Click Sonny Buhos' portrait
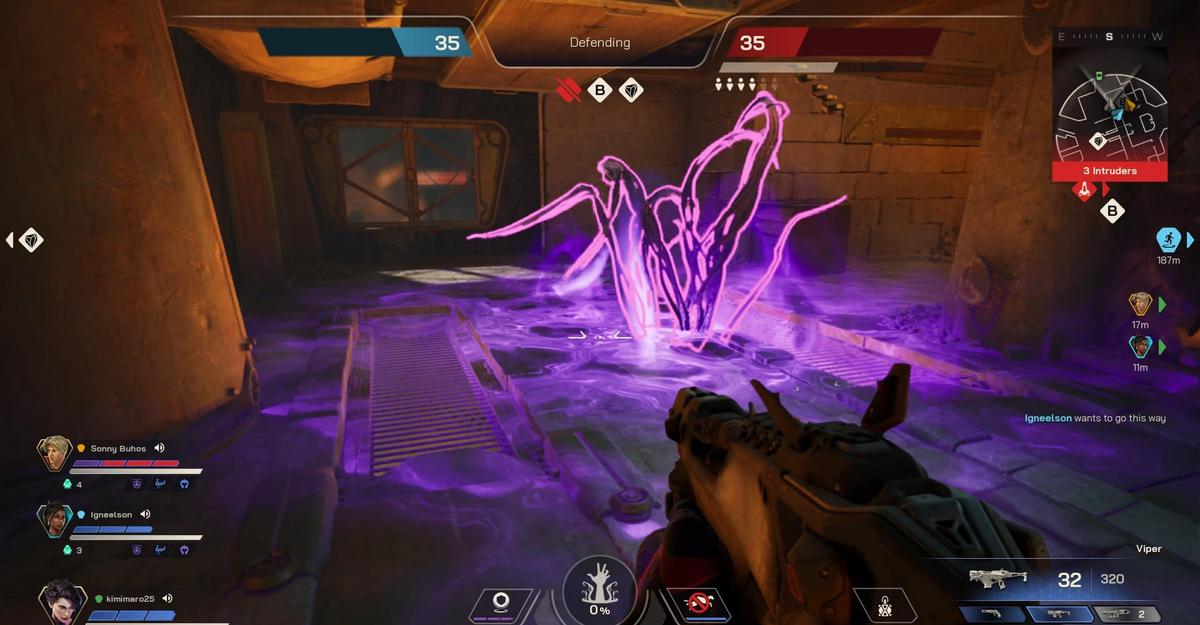The image size is (1200, 625). pyautogui.click(x=55, y=454)
